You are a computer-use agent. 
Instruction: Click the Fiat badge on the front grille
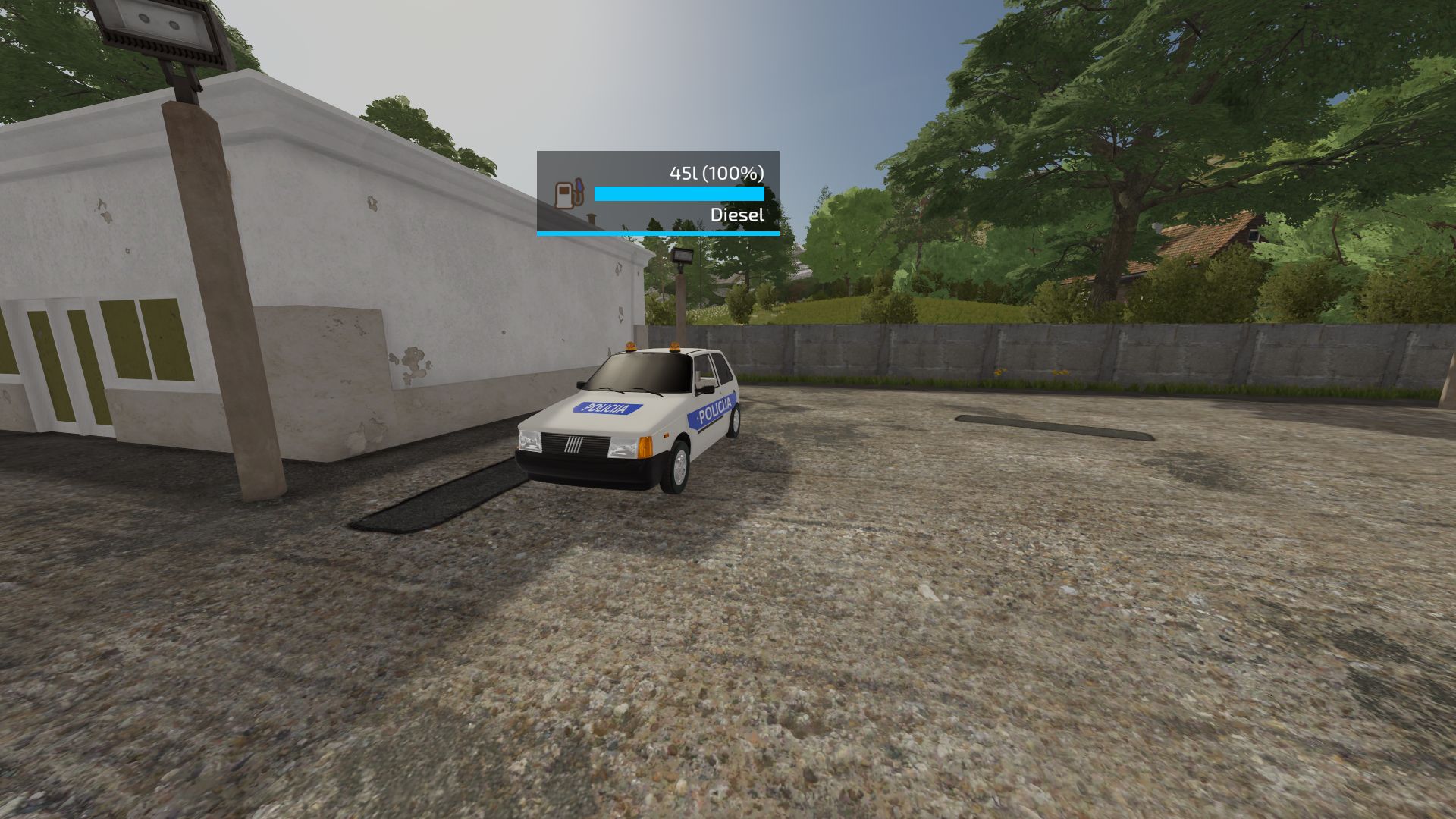tap(575, 444)
